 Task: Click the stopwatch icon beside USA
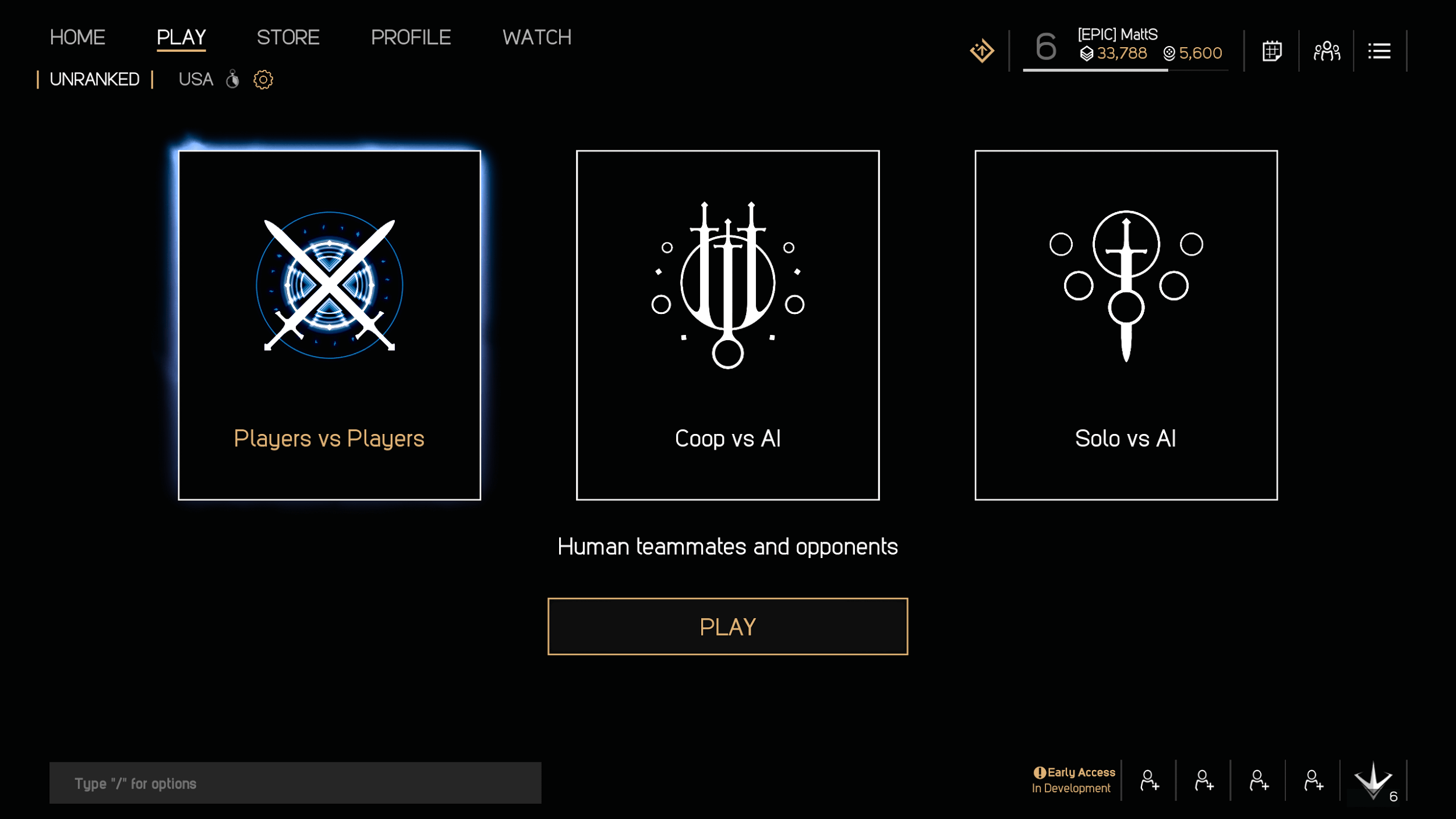point(233,80)
